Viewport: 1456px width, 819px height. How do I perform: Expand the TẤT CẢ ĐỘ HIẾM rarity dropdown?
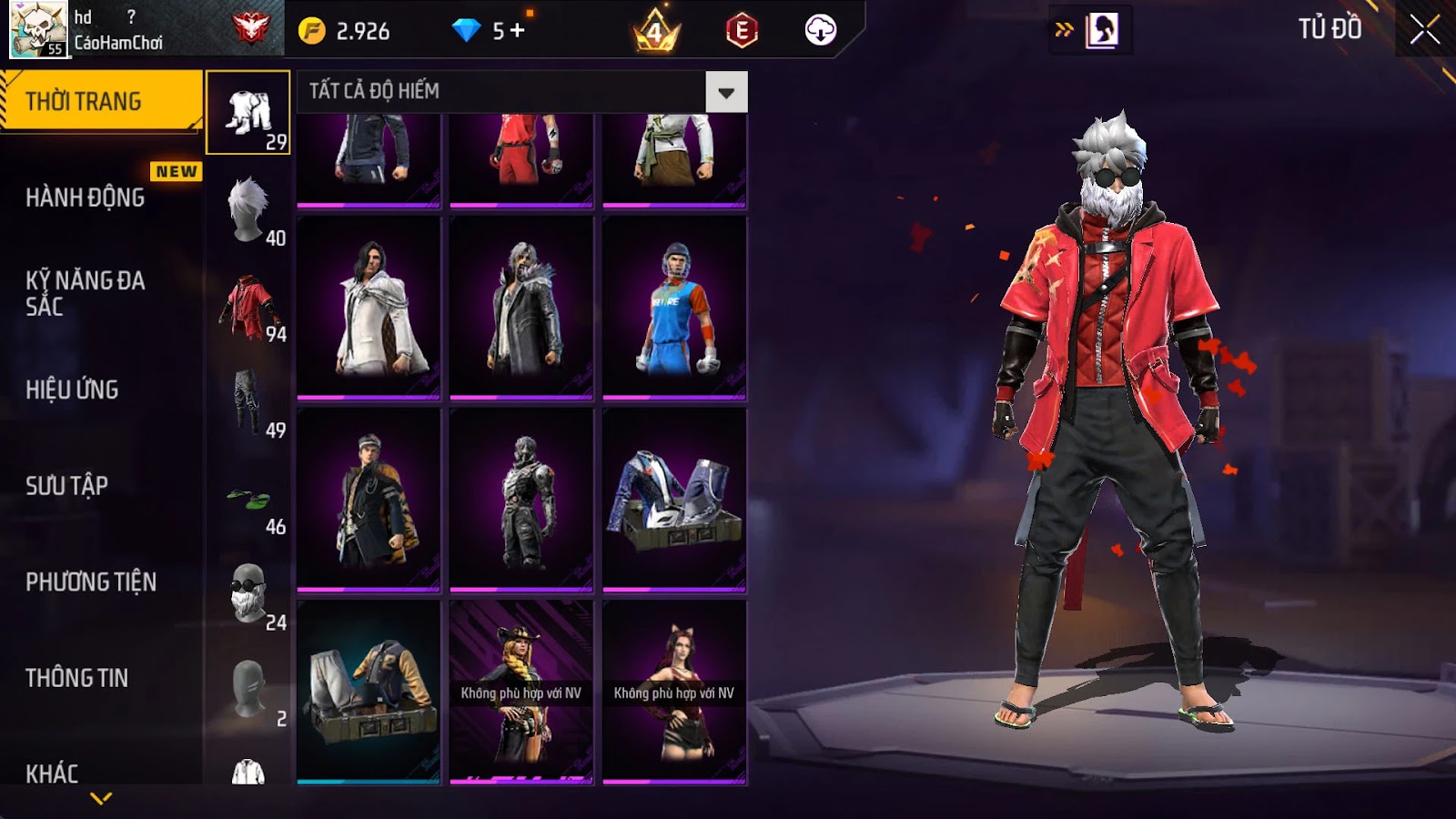725,92
